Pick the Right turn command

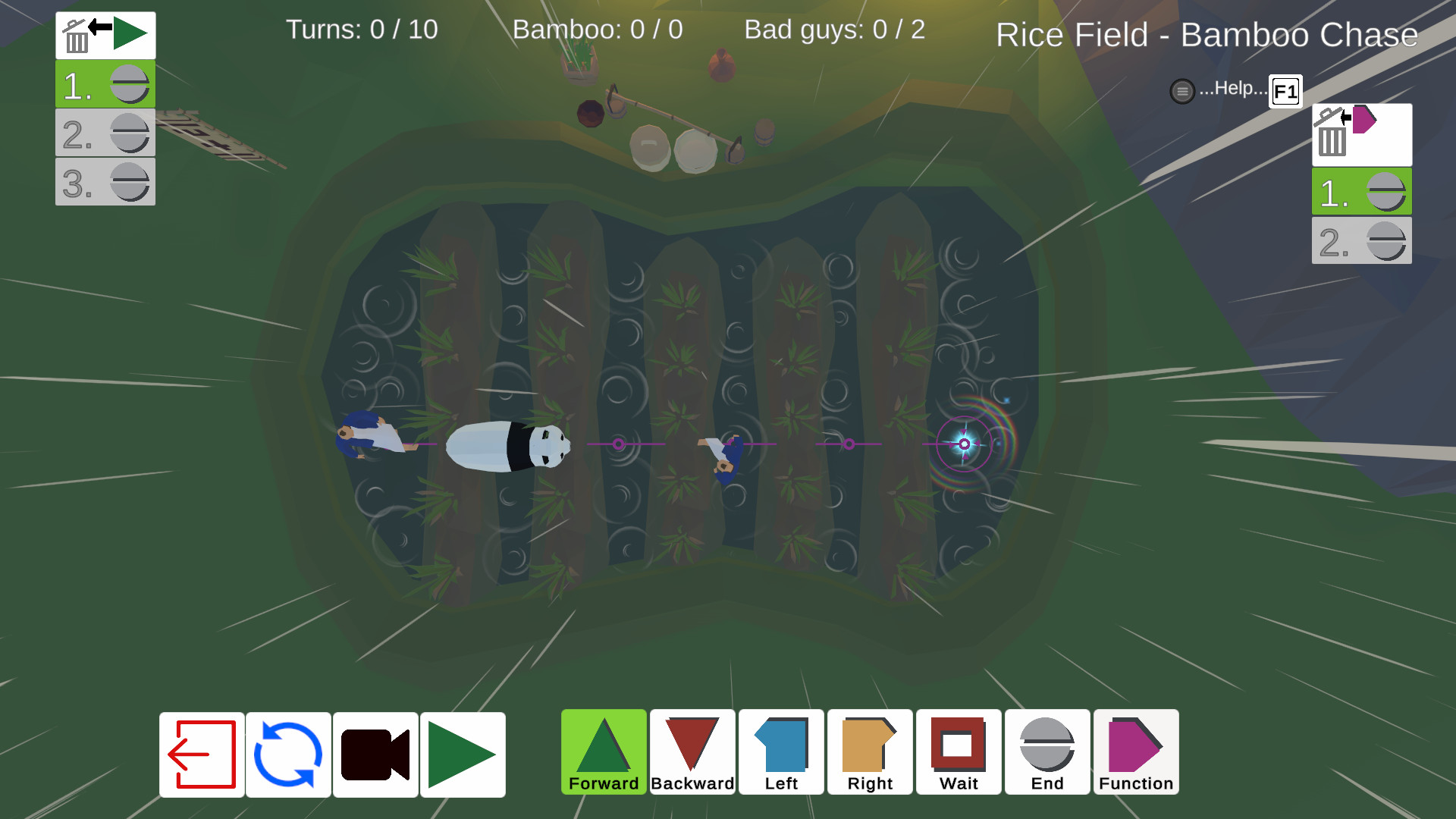(870, 752)
